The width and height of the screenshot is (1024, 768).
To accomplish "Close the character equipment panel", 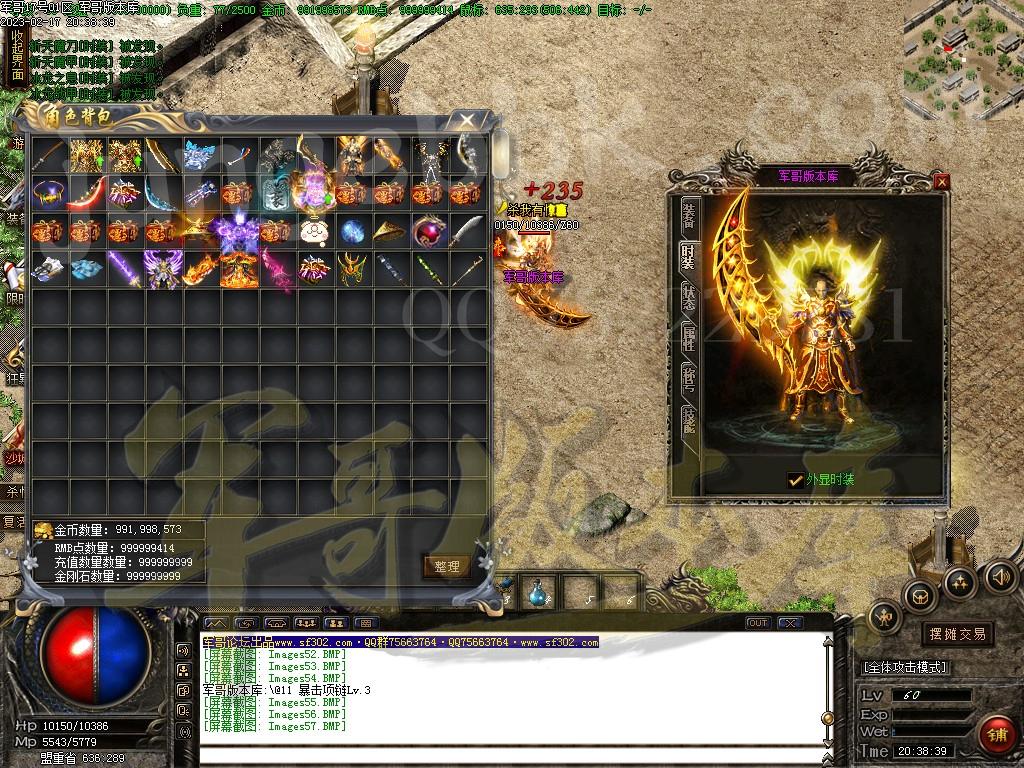I will pos(941,181).
